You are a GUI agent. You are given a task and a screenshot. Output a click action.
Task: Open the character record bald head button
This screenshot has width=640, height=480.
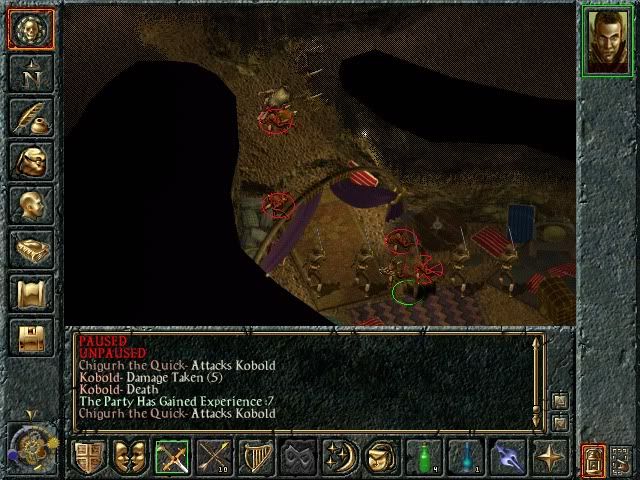(x=30, y=205)
